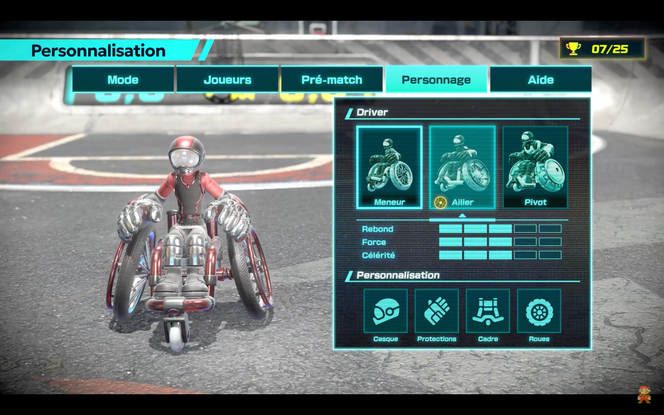Show the Aide tab
The image size is (664, 415).
(x=540, y=80)
